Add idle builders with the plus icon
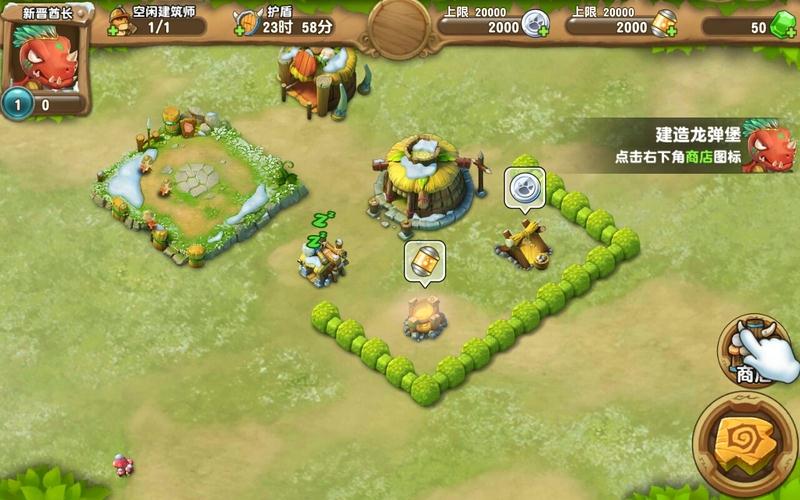This screenshot has height=500, width=800. click(x=115, y=28)
